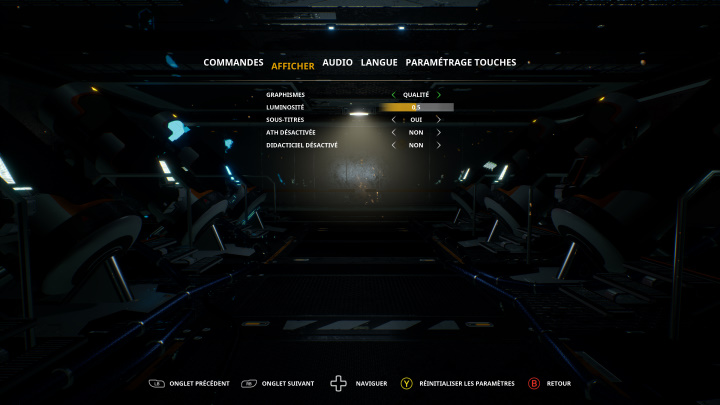This screenshot has width=720, height=405.
Task: Open the Paramétrage Touches tab
Action: pyautogui.click(x=461, y=62)
